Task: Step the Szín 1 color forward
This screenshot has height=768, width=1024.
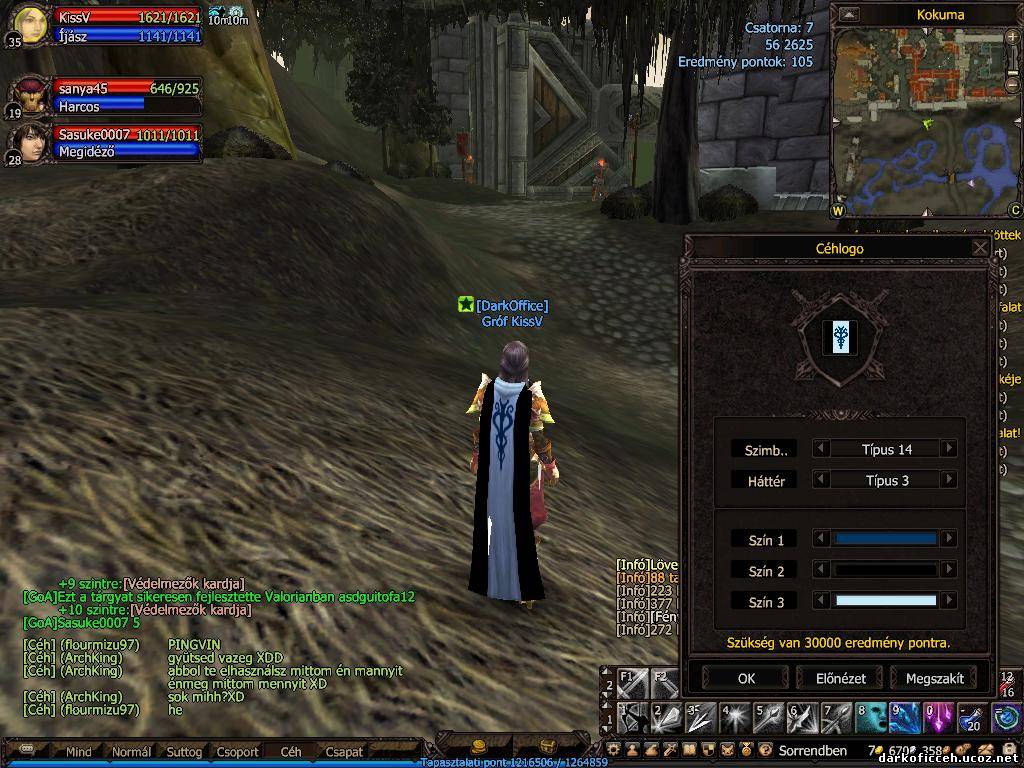Action: click(949, 539)
